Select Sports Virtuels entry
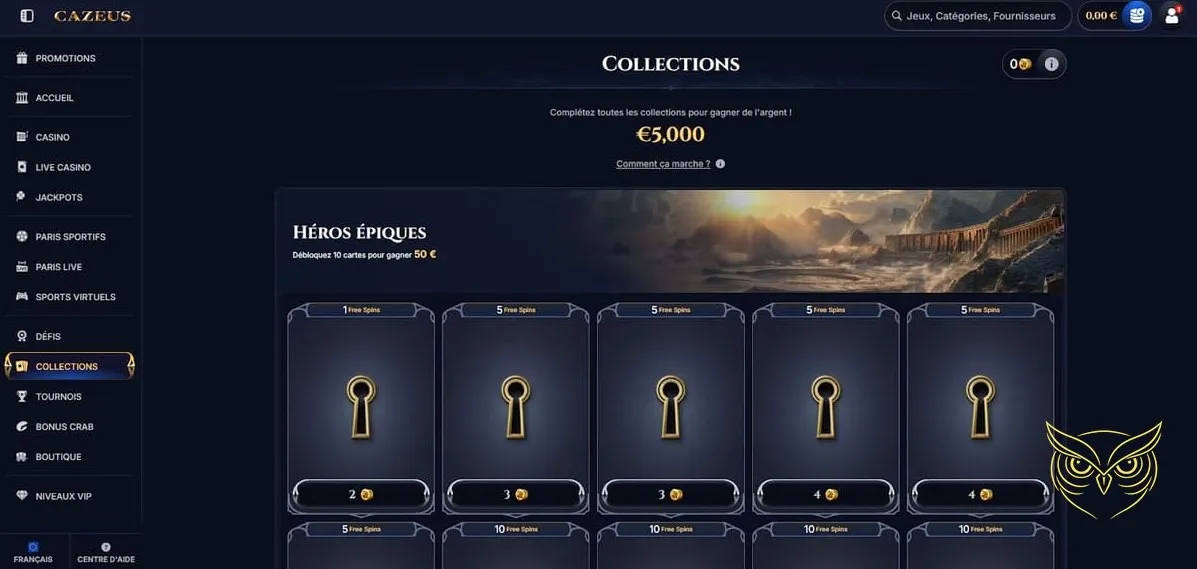This screenshot has height=569, width=1197. click(75, 297)
